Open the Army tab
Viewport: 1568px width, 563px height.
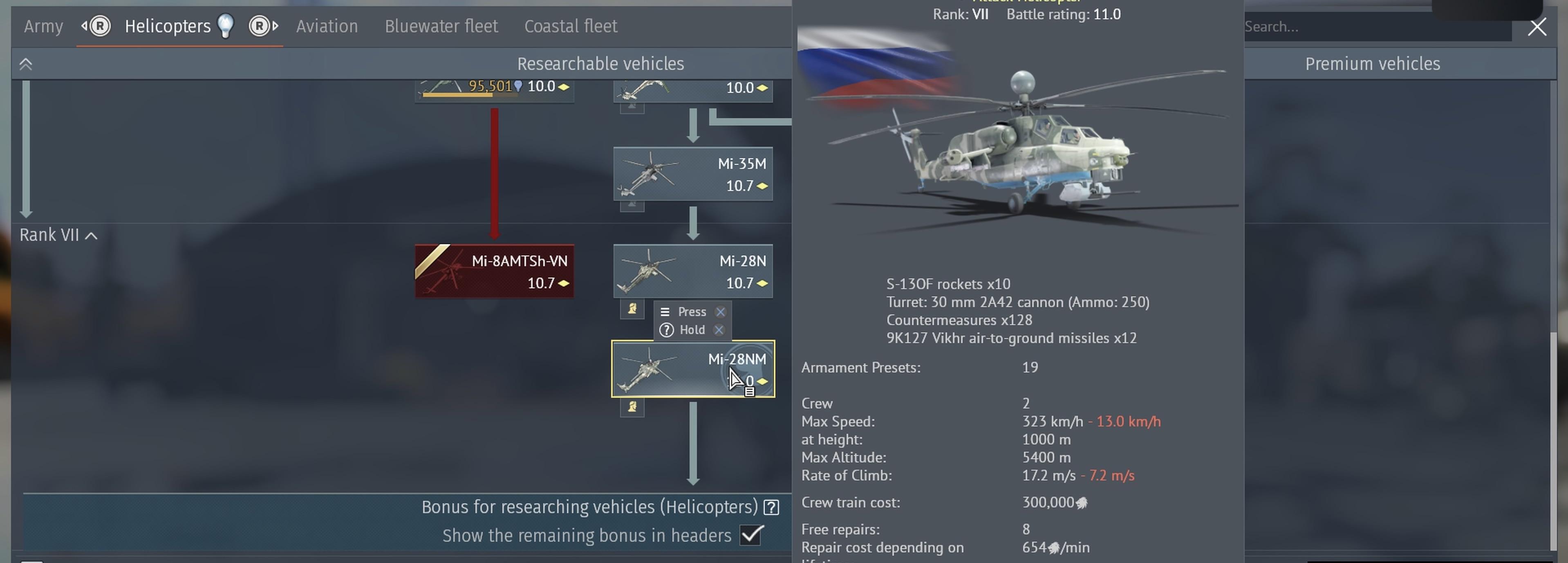(43, 26)
